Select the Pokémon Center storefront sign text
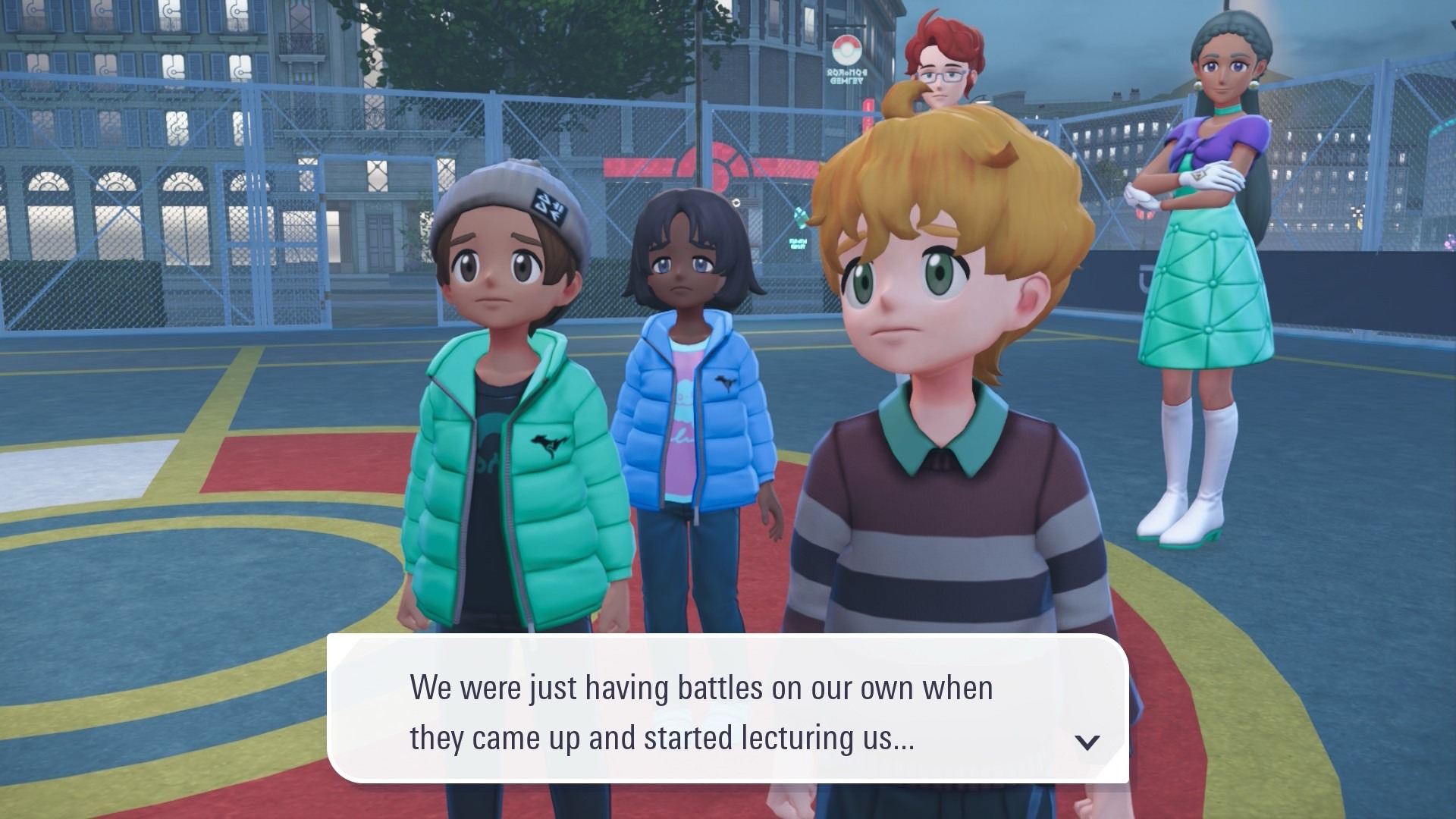1456x819 pixels. click(848, 76)
